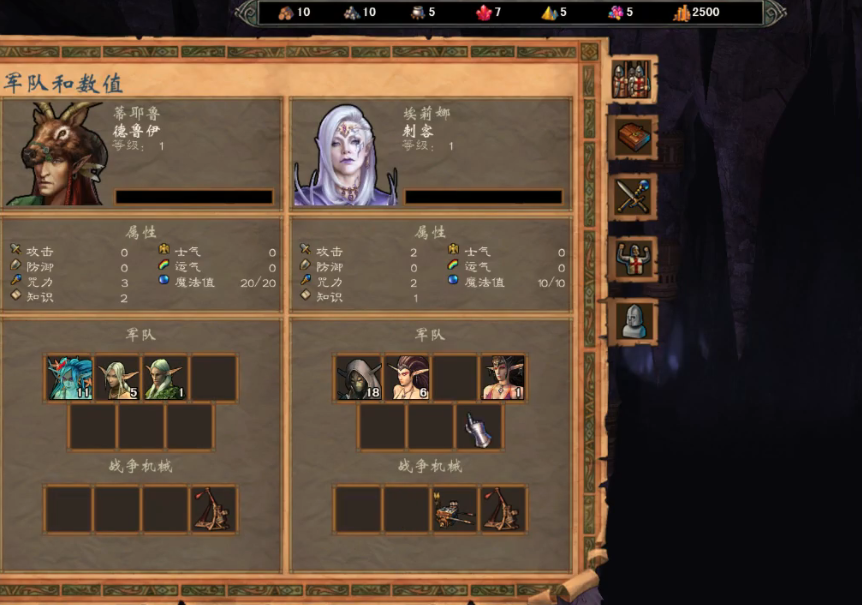Click the antlered druid hero portrait

56,155
